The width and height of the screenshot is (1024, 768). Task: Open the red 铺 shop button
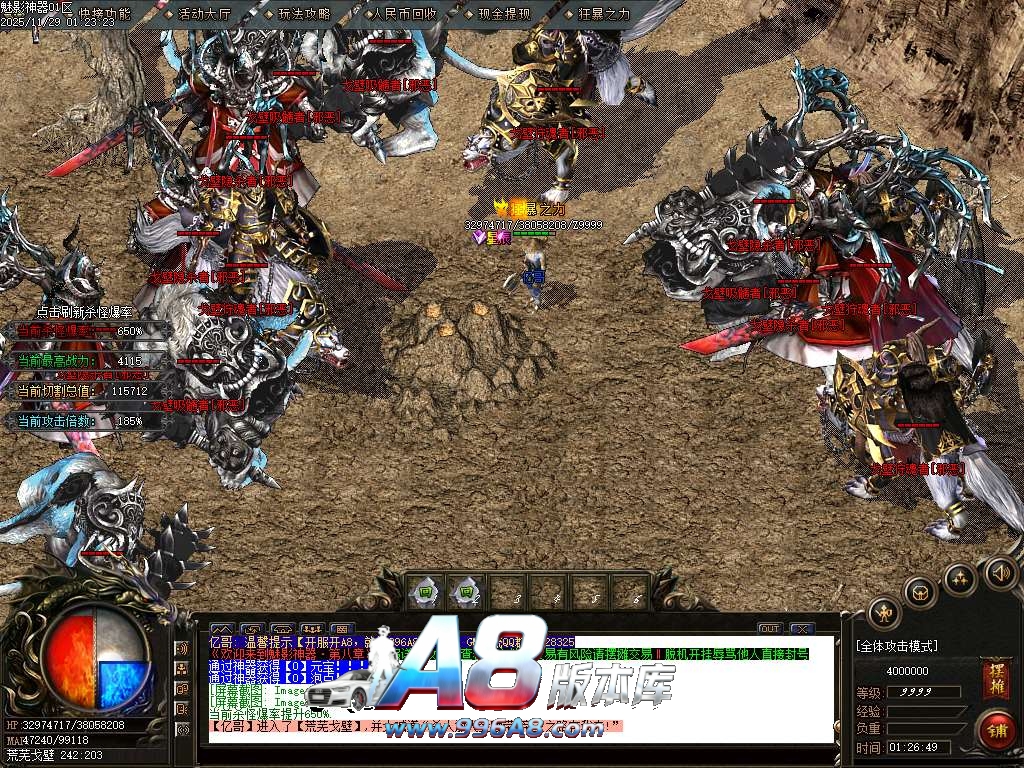pos(994,727)
